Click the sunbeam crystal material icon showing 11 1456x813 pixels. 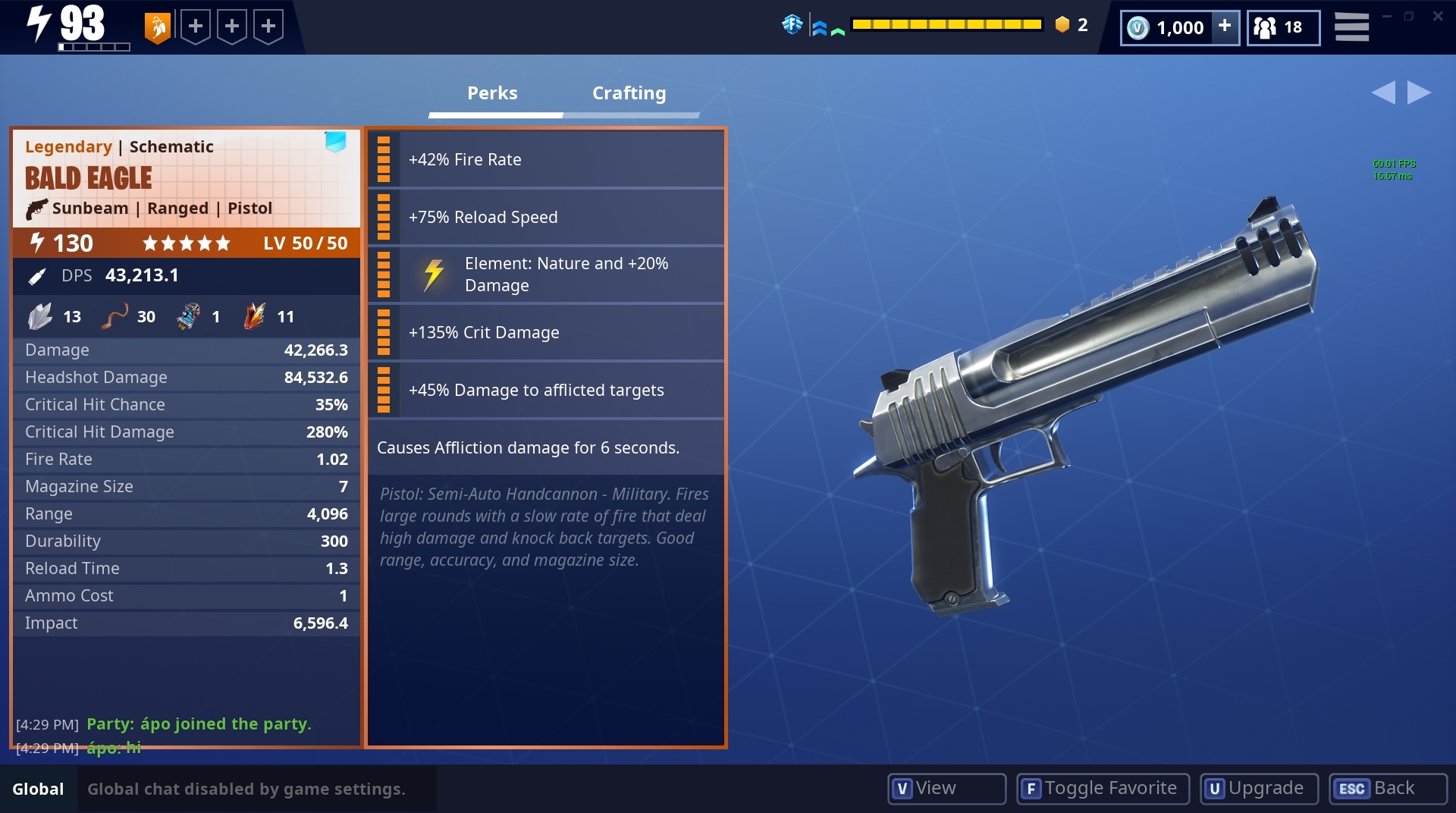point(256,316)
